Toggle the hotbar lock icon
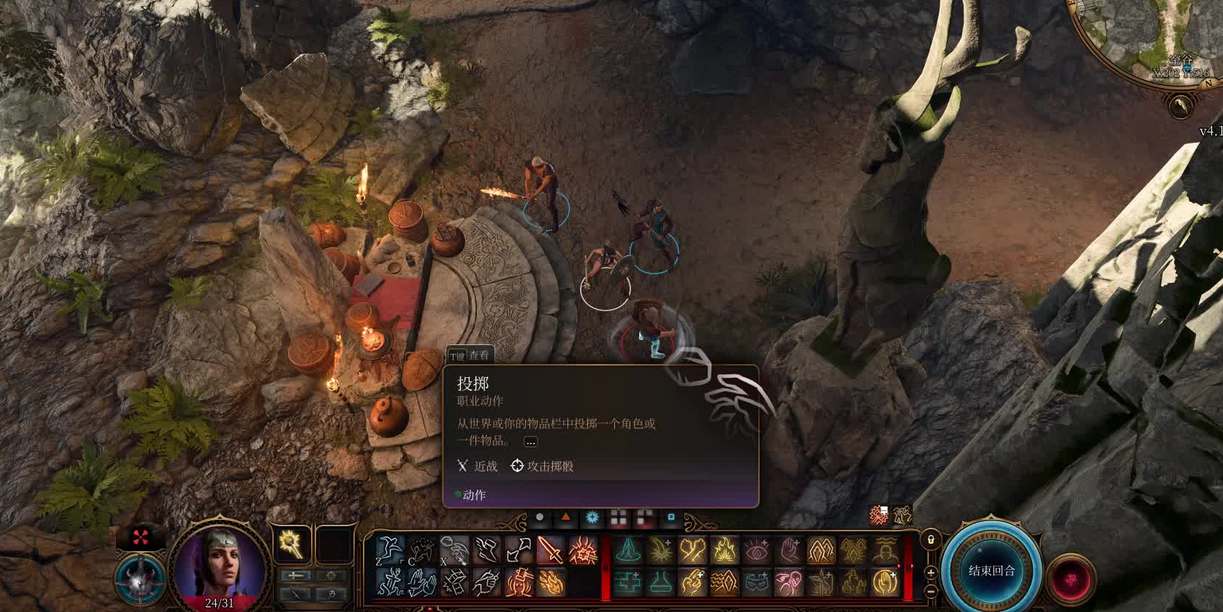The height and width of the screenshot is (612, 1223). click(x=931, y=540)
